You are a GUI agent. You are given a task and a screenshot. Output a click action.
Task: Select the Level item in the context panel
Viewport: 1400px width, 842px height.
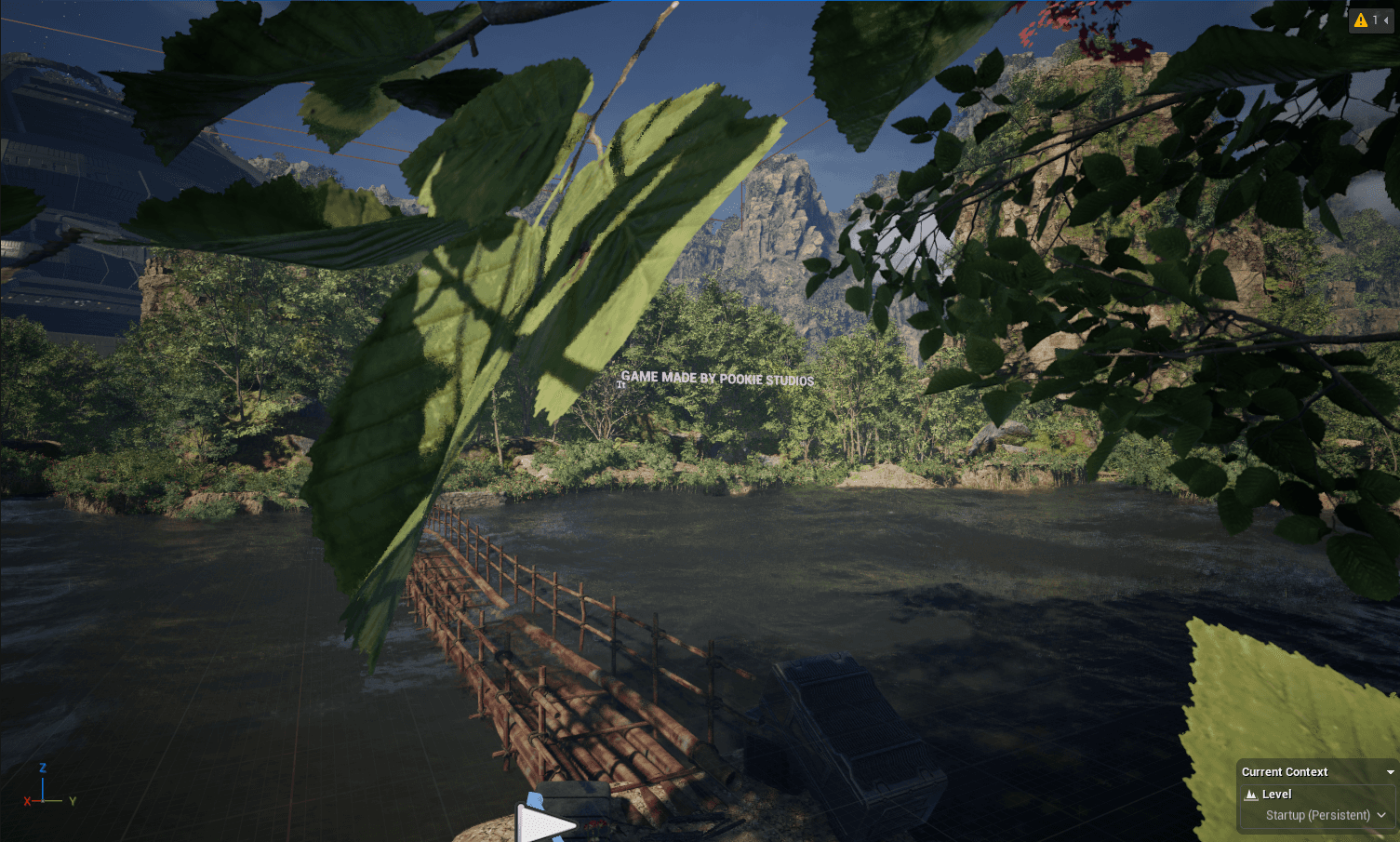(1276, 794)
